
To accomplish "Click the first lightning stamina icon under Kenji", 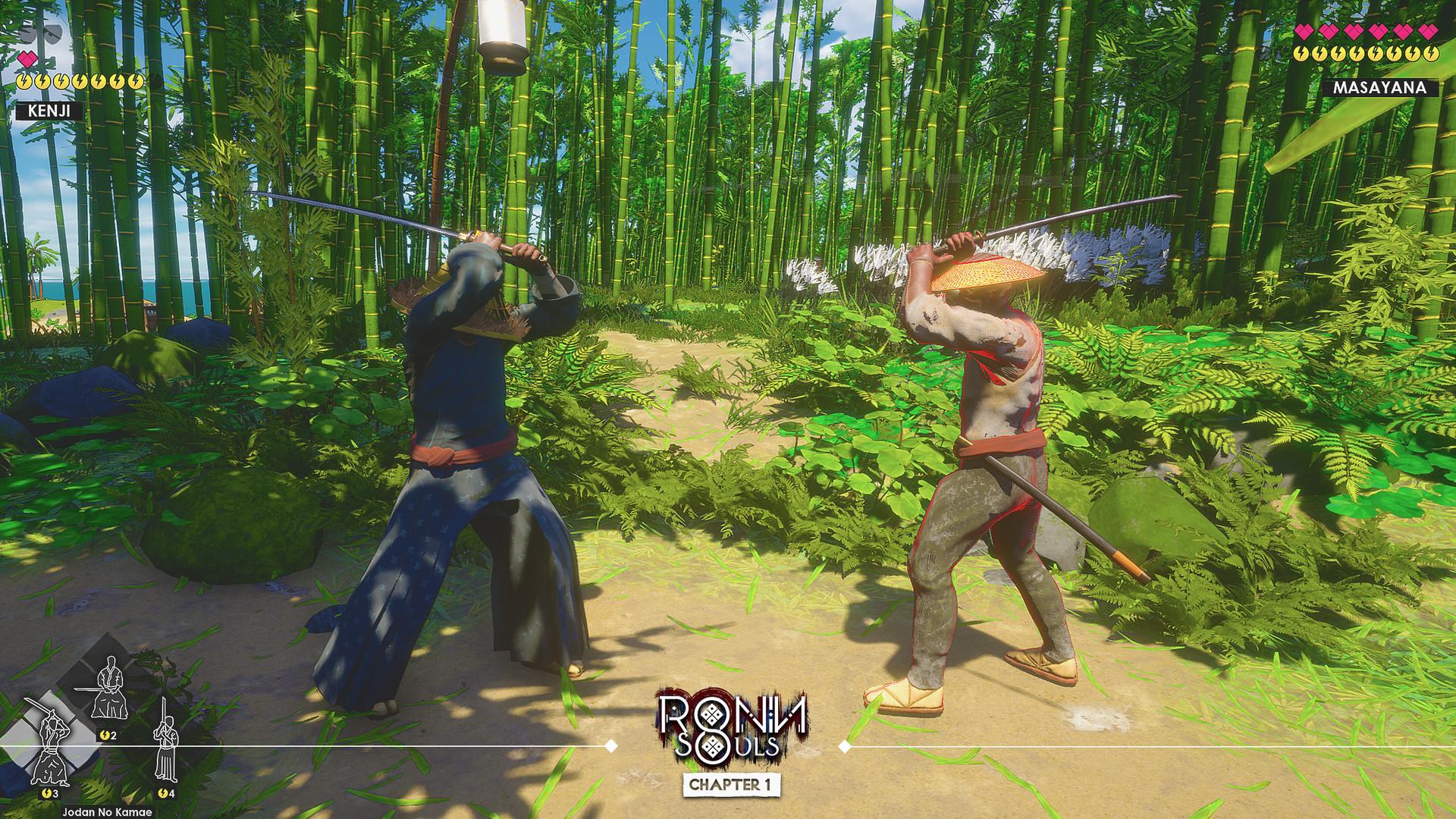I will coord(24,81).
